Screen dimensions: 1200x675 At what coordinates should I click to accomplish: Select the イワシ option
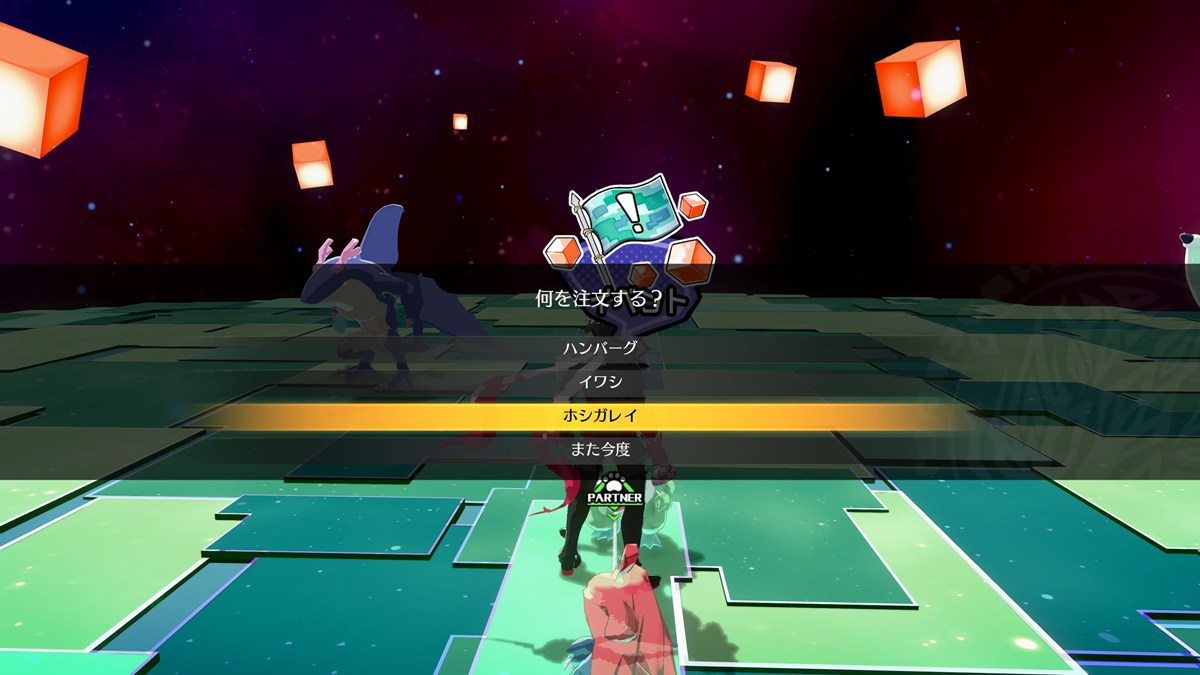600,382
